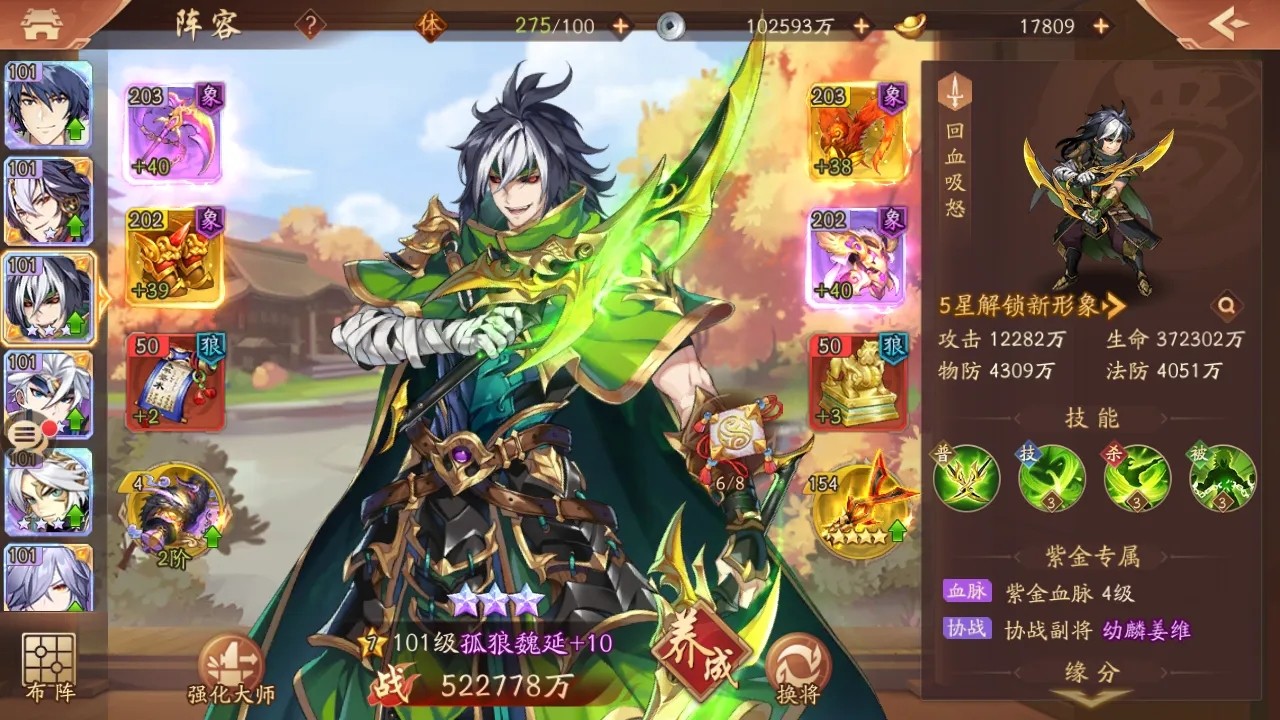
Task: Select the phoenix equipment slot +38
Action: pos(858,133)
